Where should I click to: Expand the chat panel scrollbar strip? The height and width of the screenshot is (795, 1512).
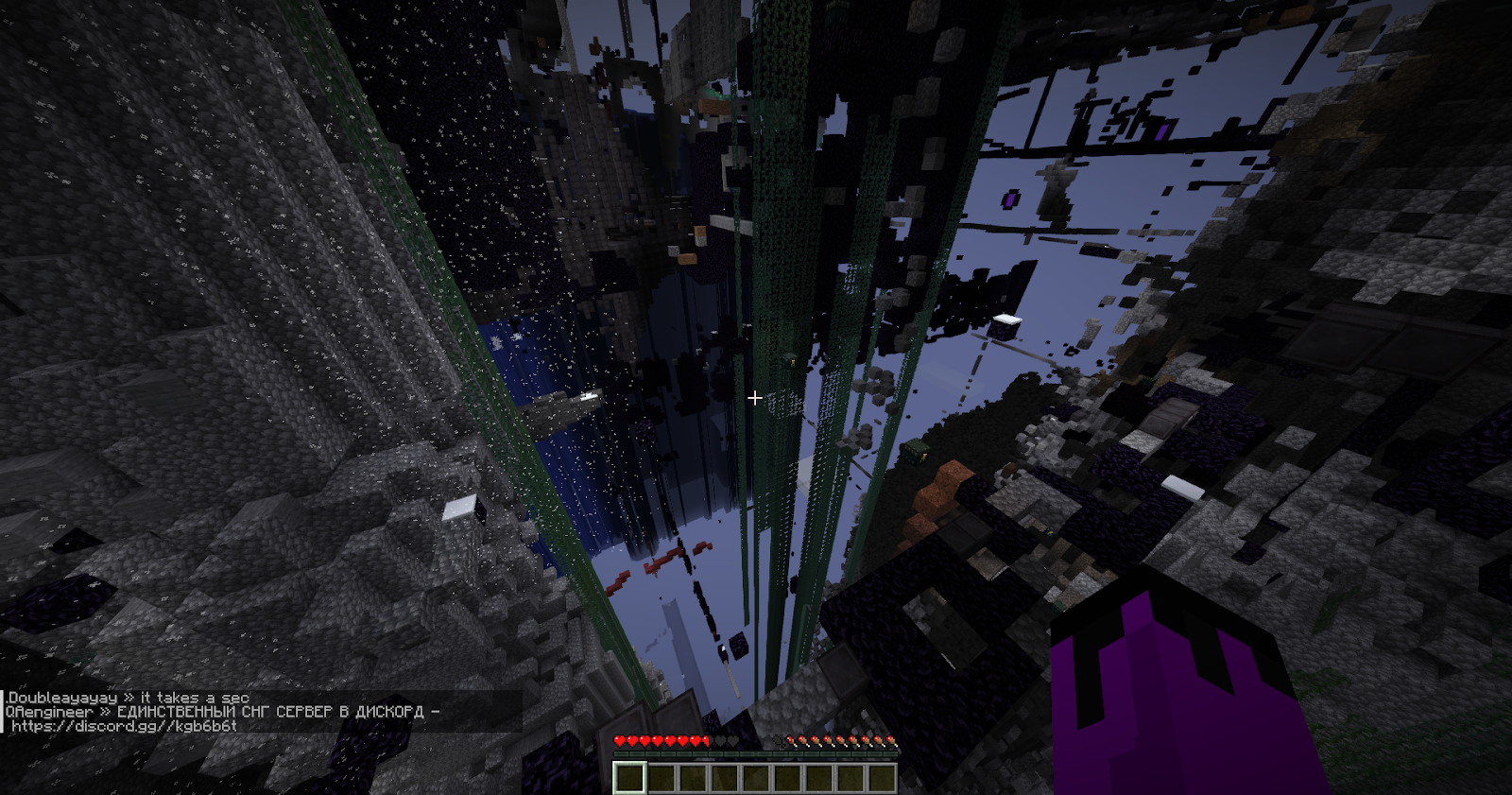coord(3,709)
